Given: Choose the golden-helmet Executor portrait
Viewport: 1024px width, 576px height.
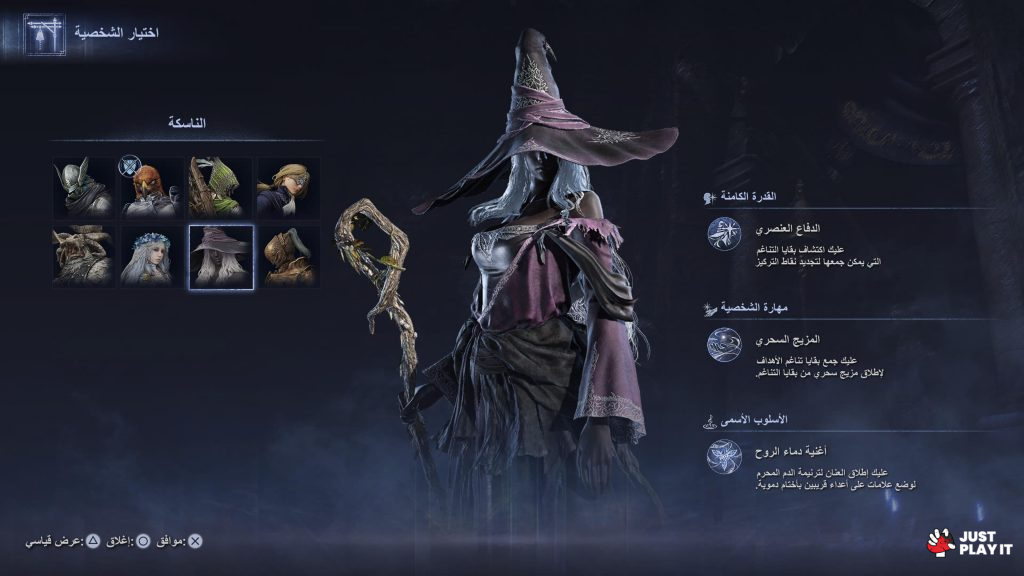Looking at the screenshot, I should click(x=288, y=257).
